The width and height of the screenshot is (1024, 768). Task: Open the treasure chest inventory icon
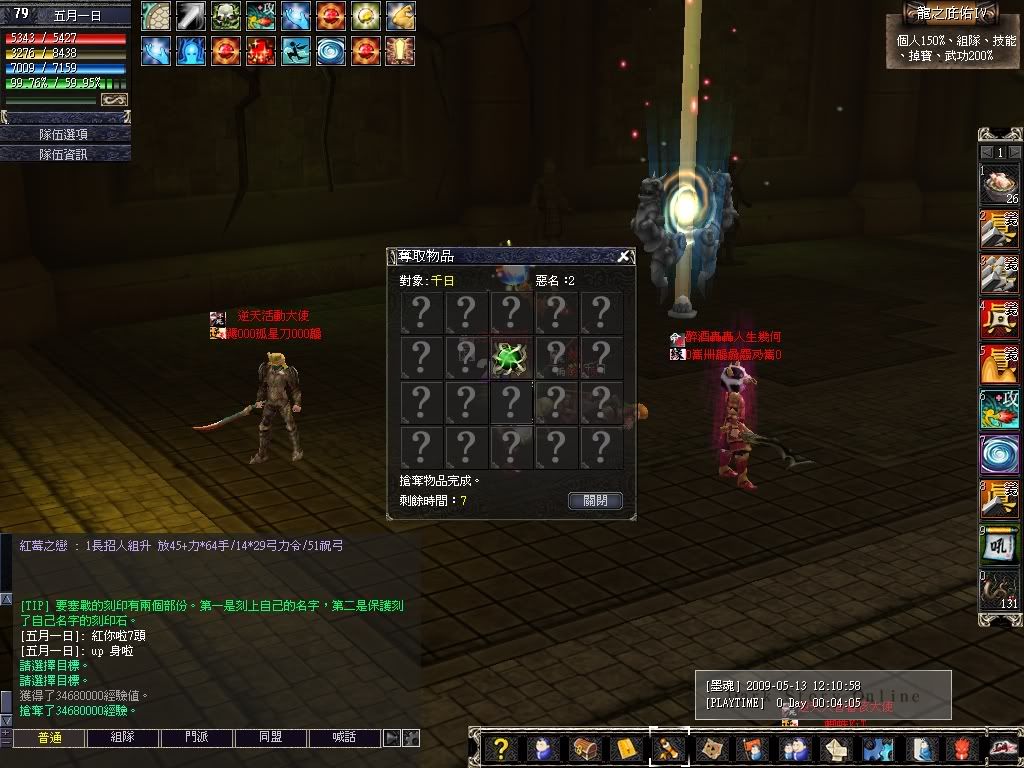[x=584, y=748]
